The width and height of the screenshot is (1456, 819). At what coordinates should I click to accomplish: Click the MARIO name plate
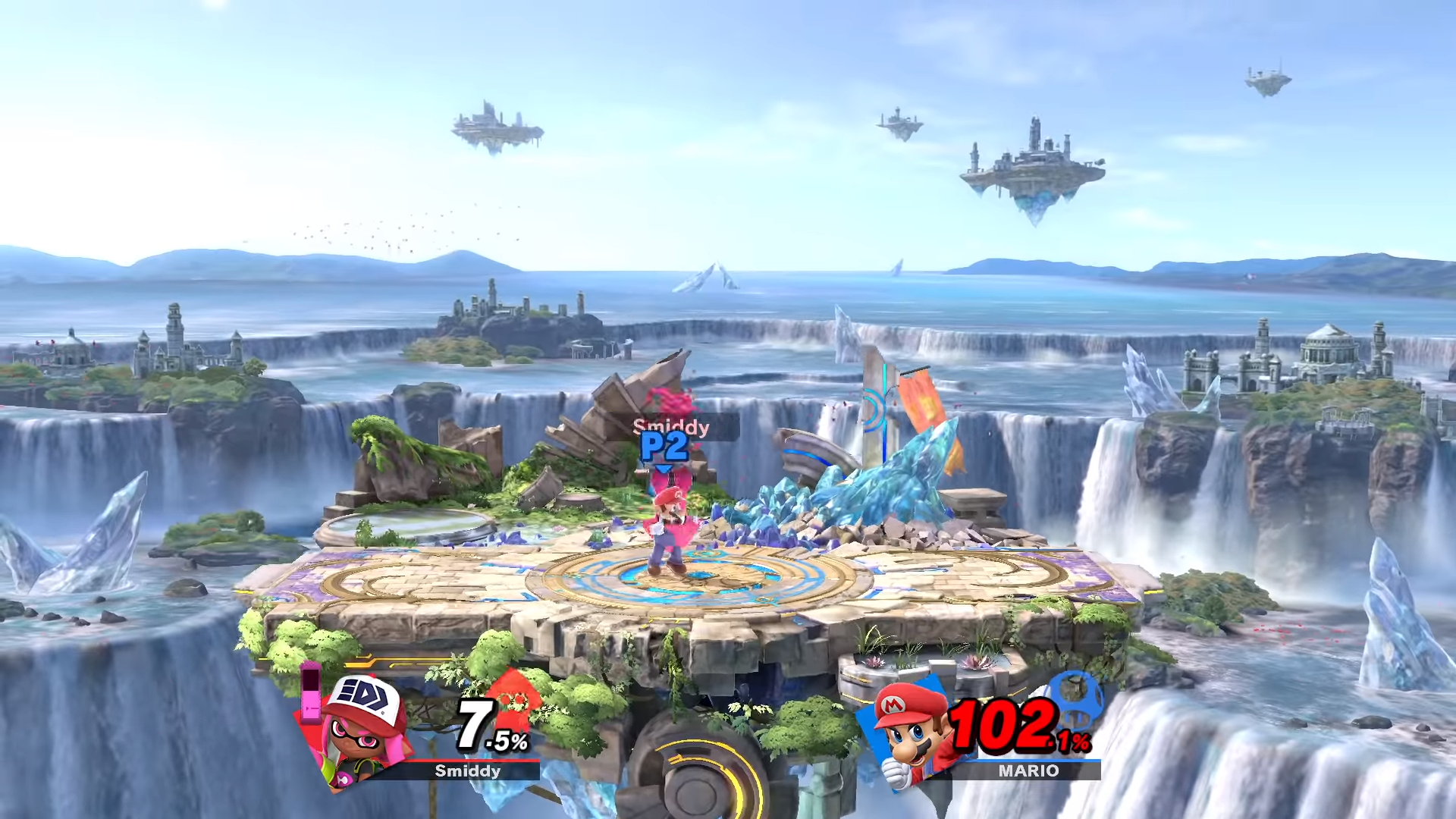pyautogui.click(x=1028, y=771)
